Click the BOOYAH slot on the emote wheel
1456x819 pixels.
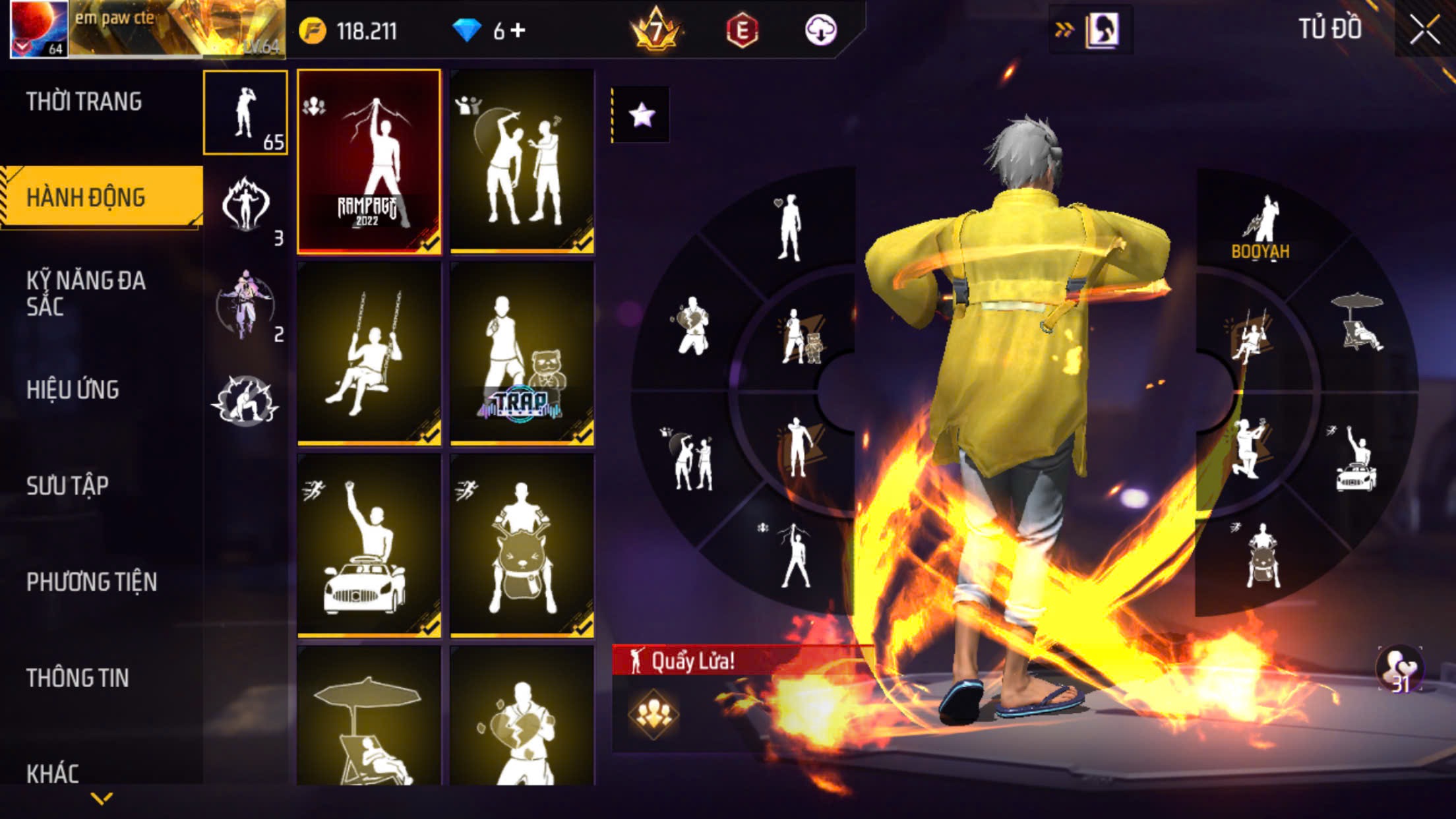1260,228
